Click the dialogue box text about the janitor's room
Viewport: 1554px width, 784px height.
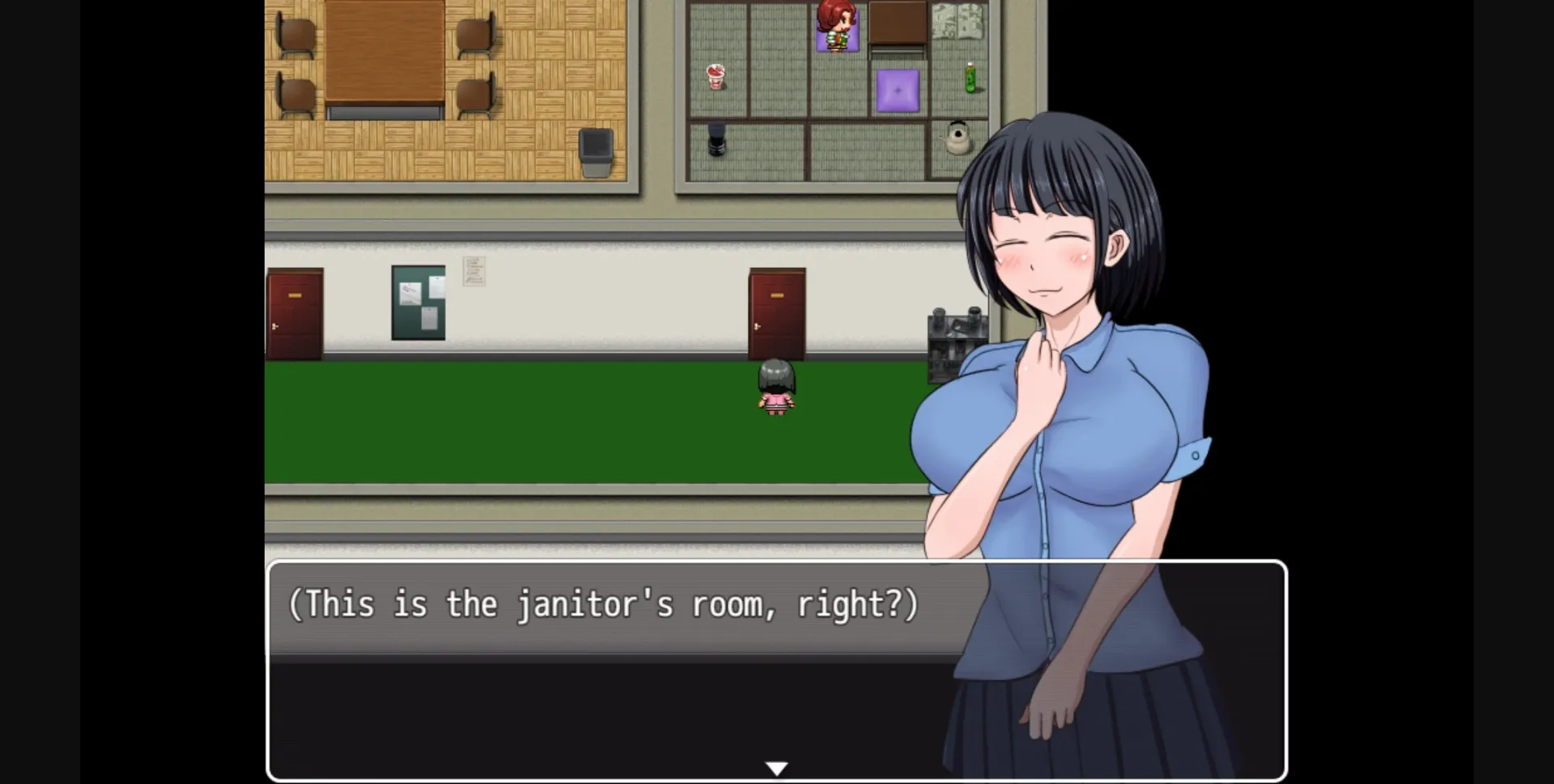pos(603,604)
